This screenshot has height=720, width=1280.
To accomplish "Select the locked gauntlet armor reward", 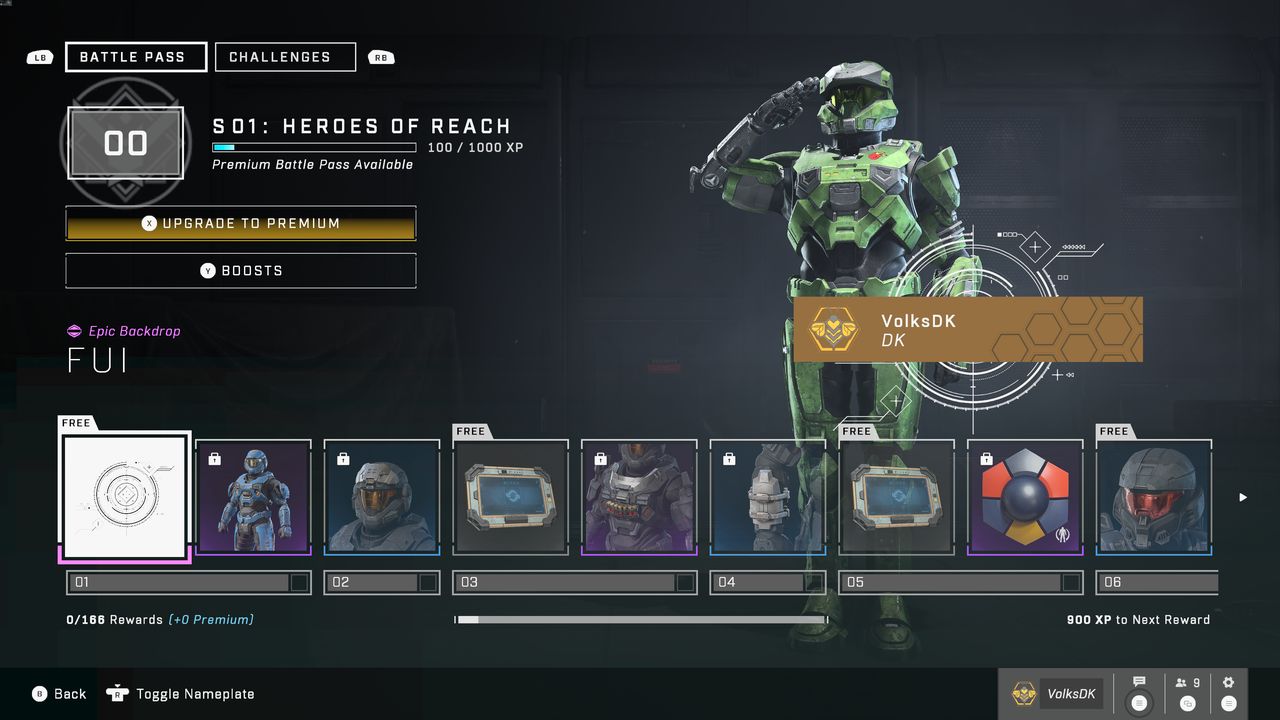I will (x=767, y=497).
